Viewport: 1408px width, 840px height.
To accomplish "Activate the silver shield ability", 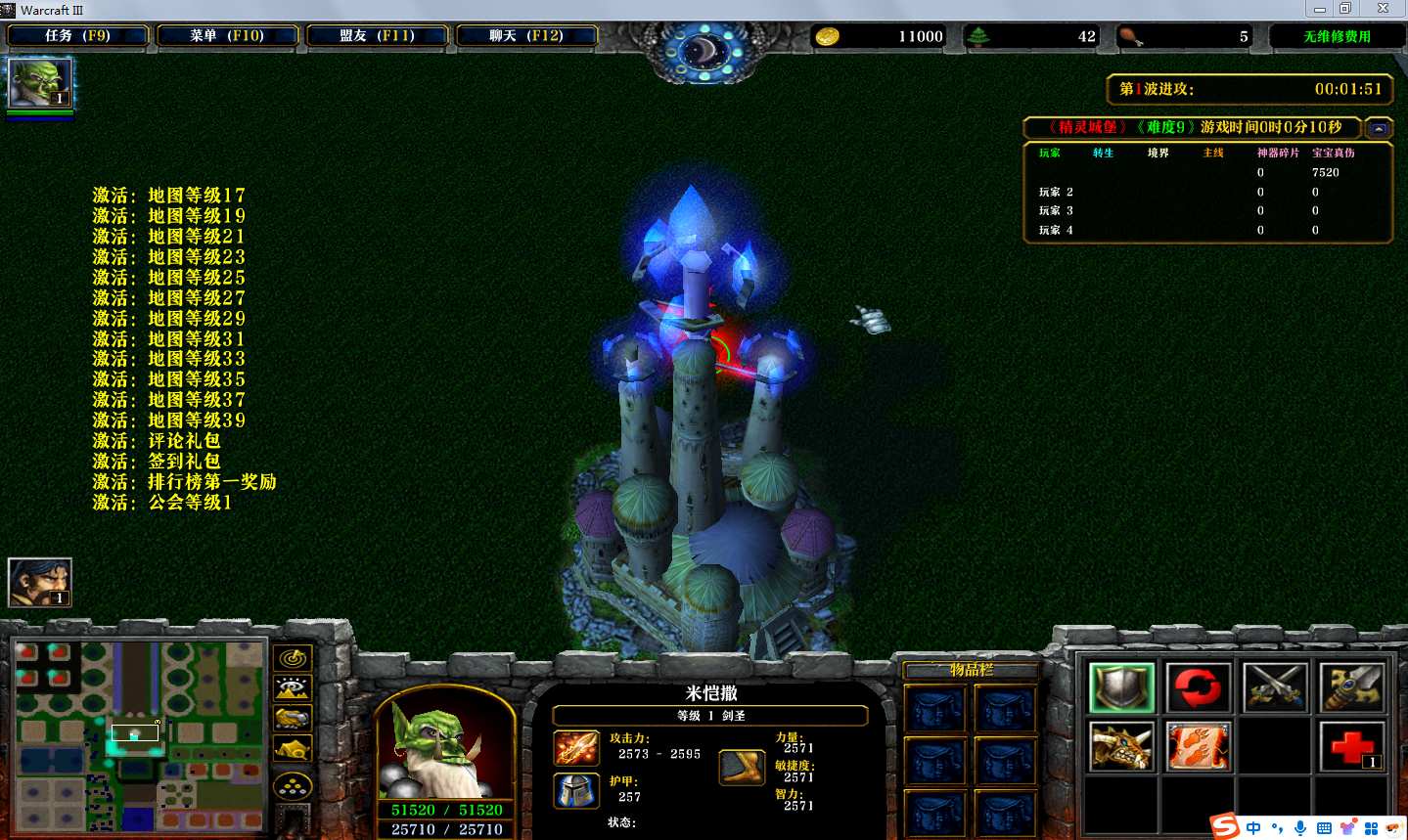I will [1122, 687].
